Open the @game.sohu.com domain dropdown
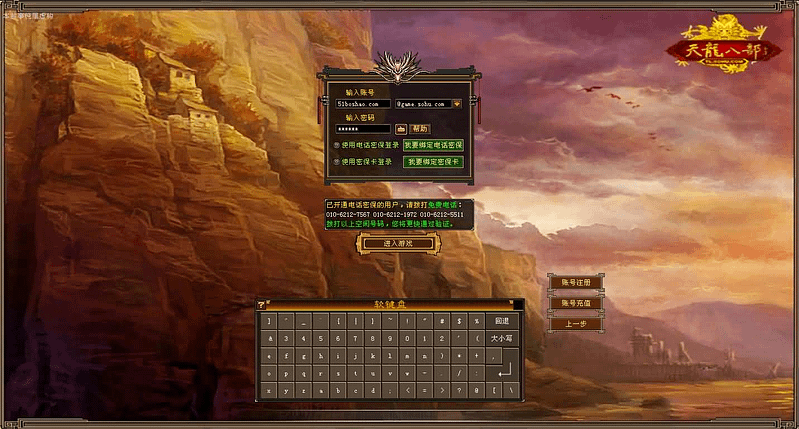The height and width of the screenshot is (429, 799). (457, 103)
